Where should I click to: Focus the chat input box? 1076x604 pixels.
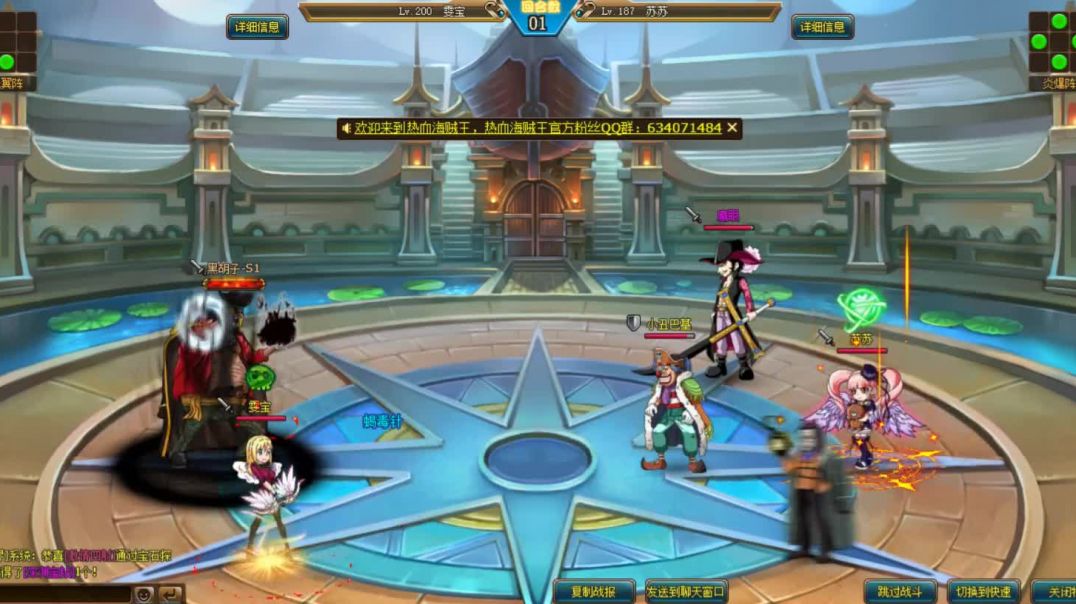tap(65, 594)
